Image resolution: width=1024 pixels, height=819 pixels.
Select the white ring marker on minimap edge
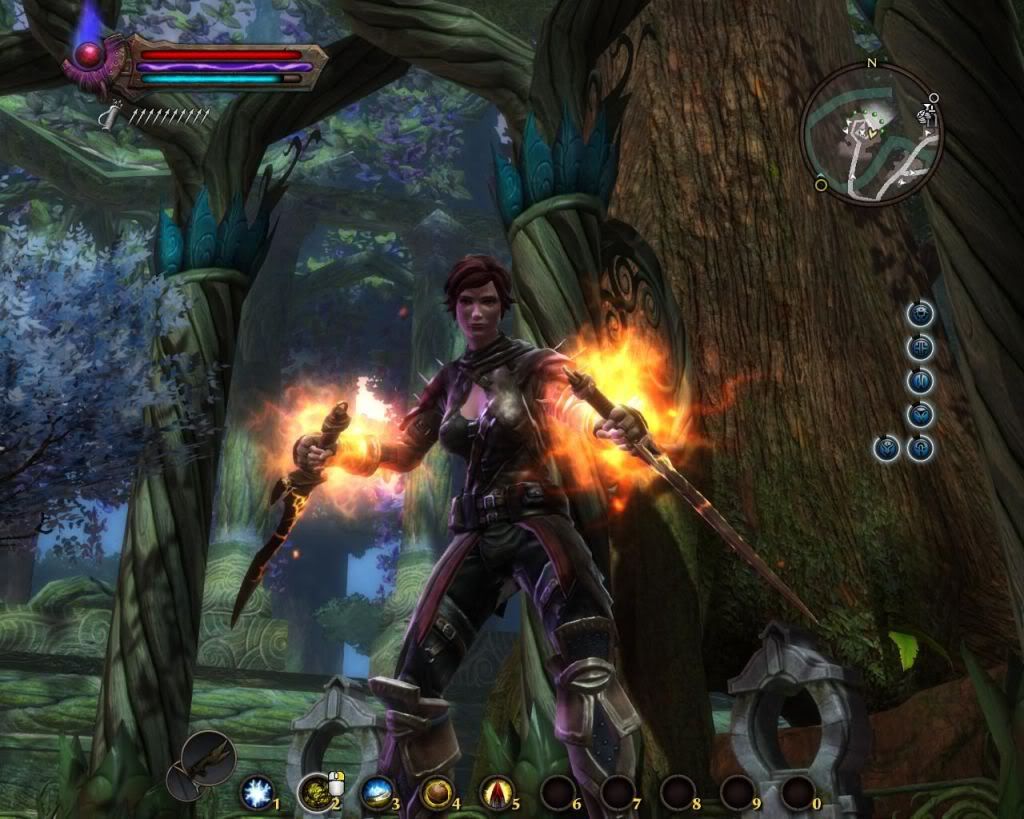tap(933, 99)
